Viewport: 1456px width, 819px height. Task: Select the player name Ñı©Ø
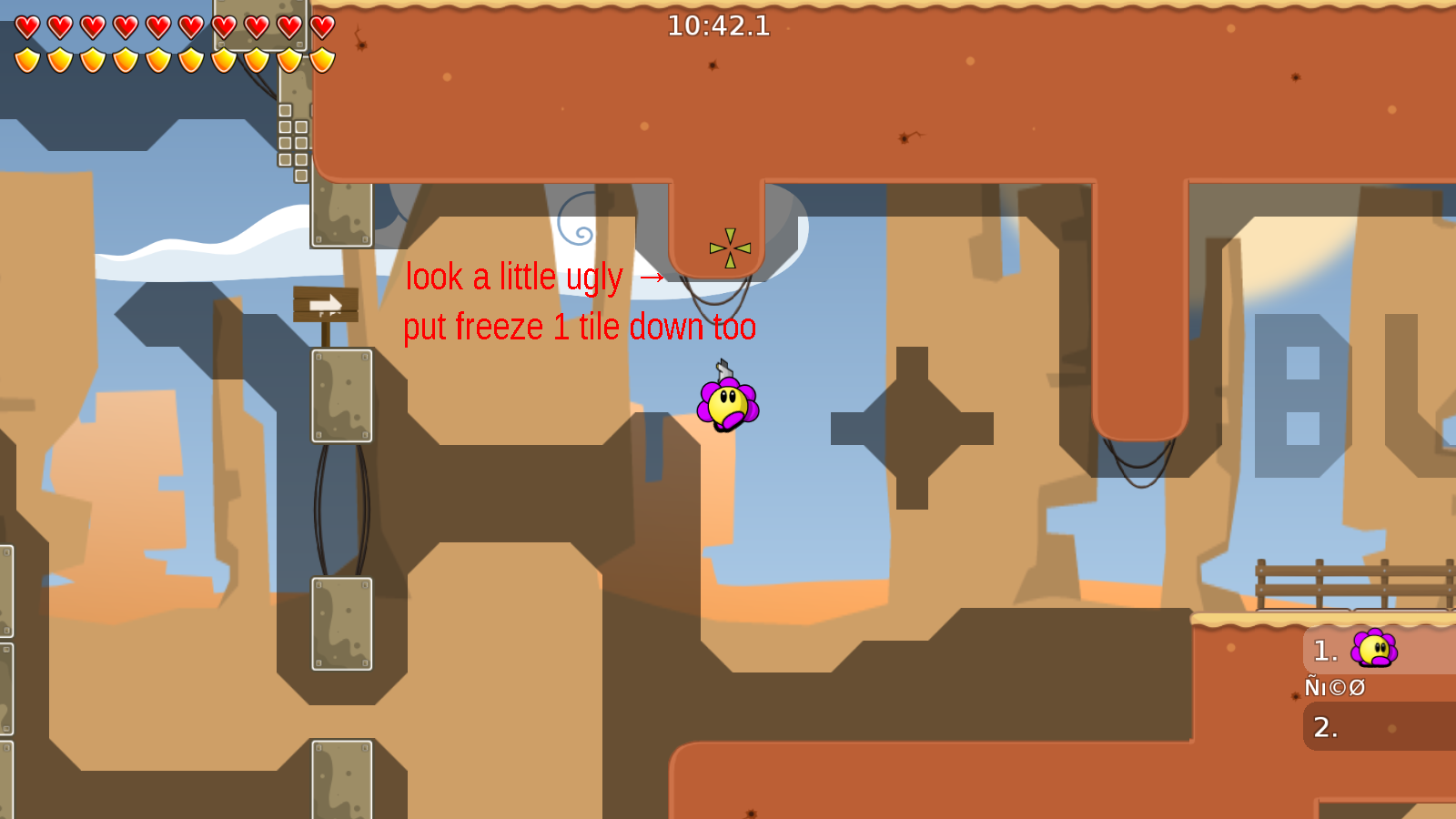(1335, 687)
